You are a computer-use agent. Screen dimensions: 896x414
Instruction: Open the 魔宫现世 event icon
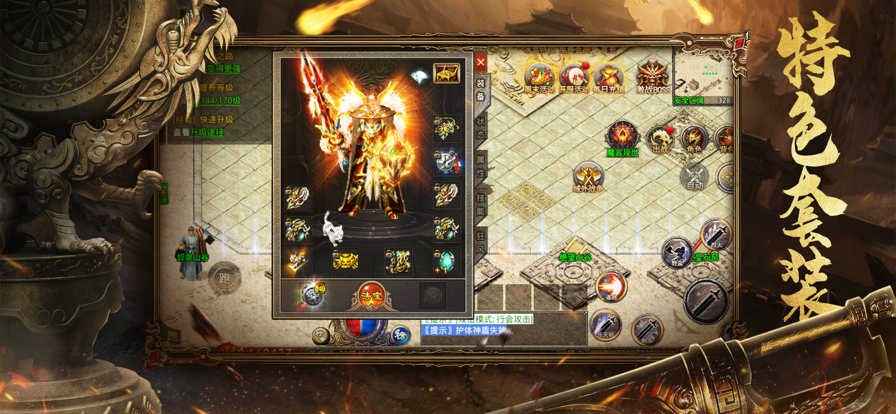pos(623,136)
